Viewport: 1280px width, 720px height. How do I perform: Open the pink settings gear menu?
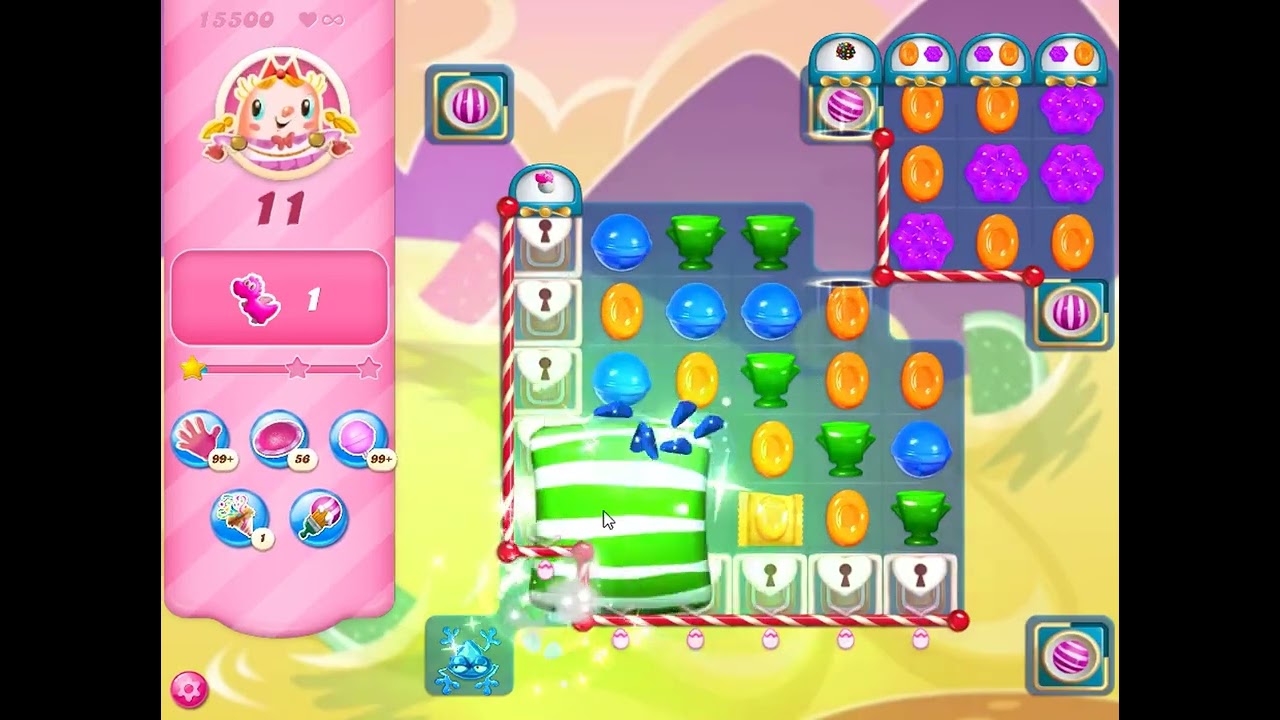[x=190, y=689]
